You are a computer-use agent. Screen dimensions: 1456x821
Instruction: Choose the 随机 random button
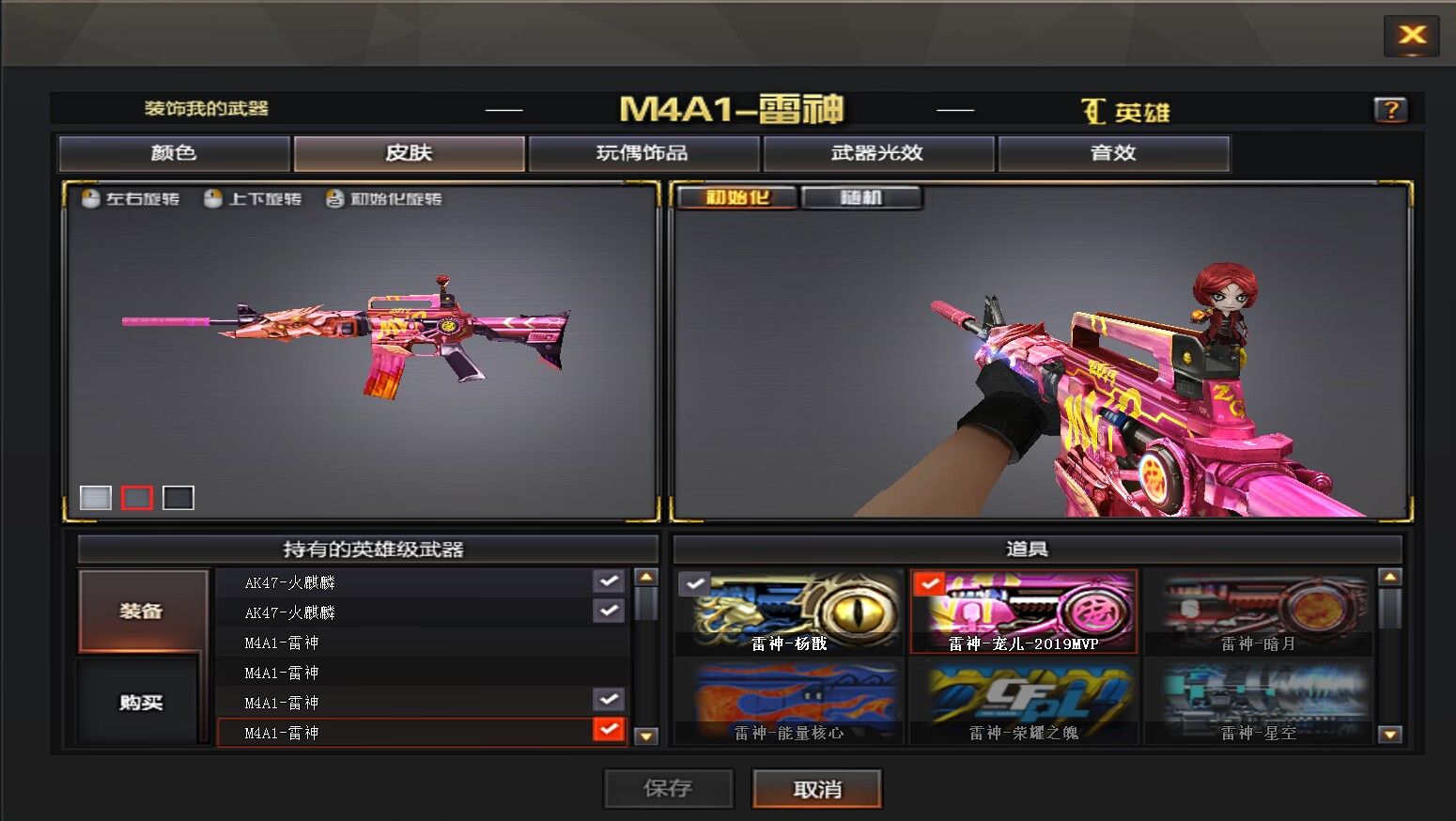click(x=861, y=197)
